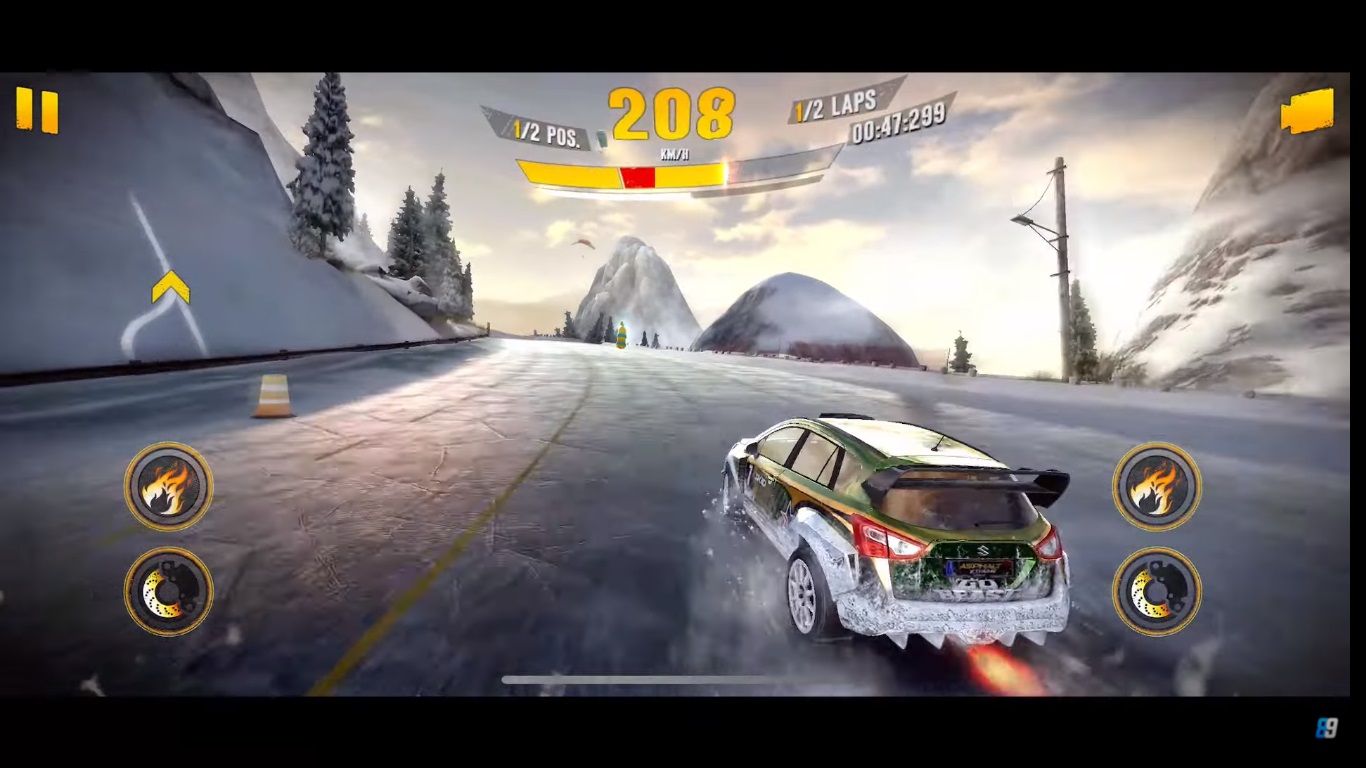Switch view using the yellow camera icon
This screenshot has height=768, width=1366.
click(x=1307, y=110)
